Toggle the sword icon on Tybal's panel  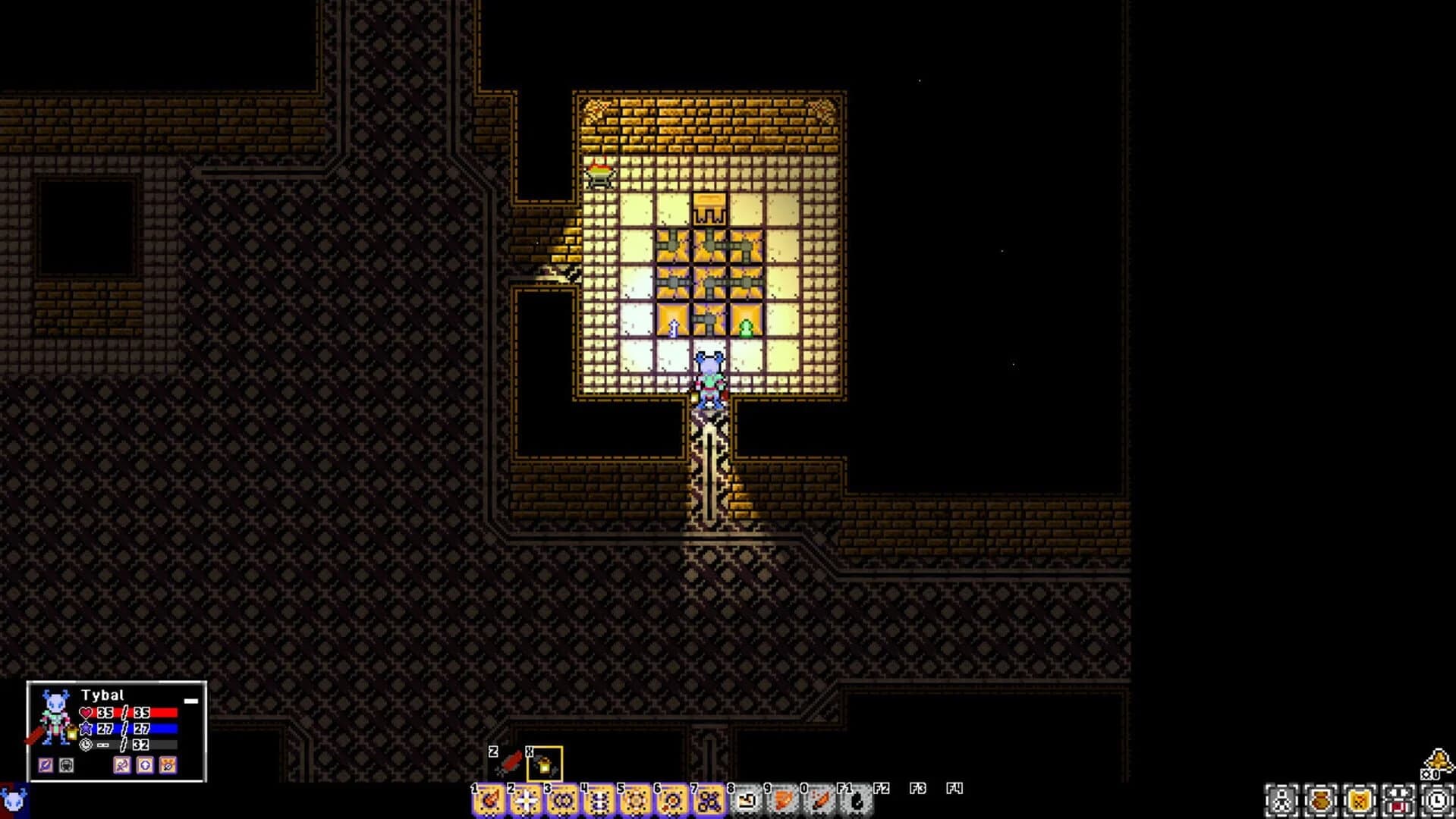[46, 766]
